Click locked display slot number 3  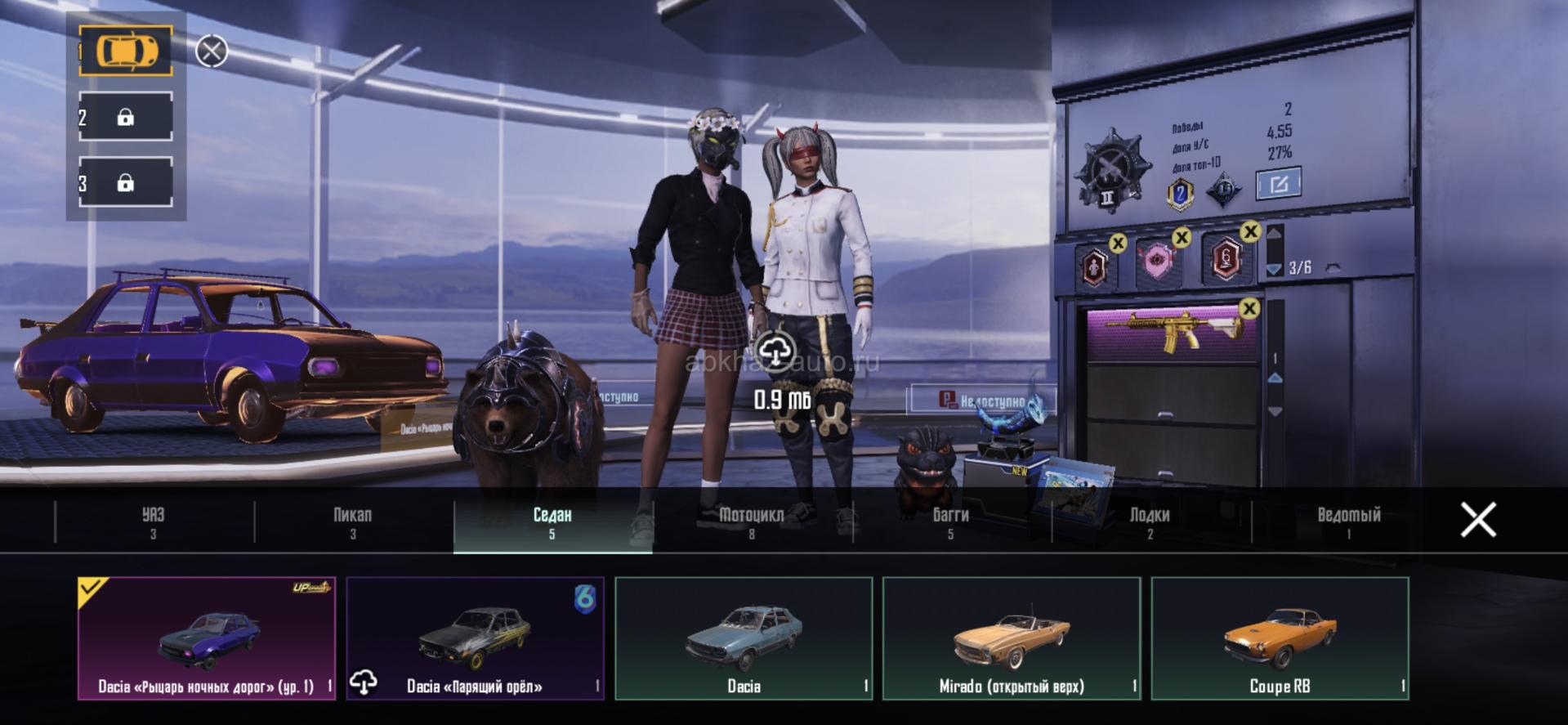click(126, 182)
